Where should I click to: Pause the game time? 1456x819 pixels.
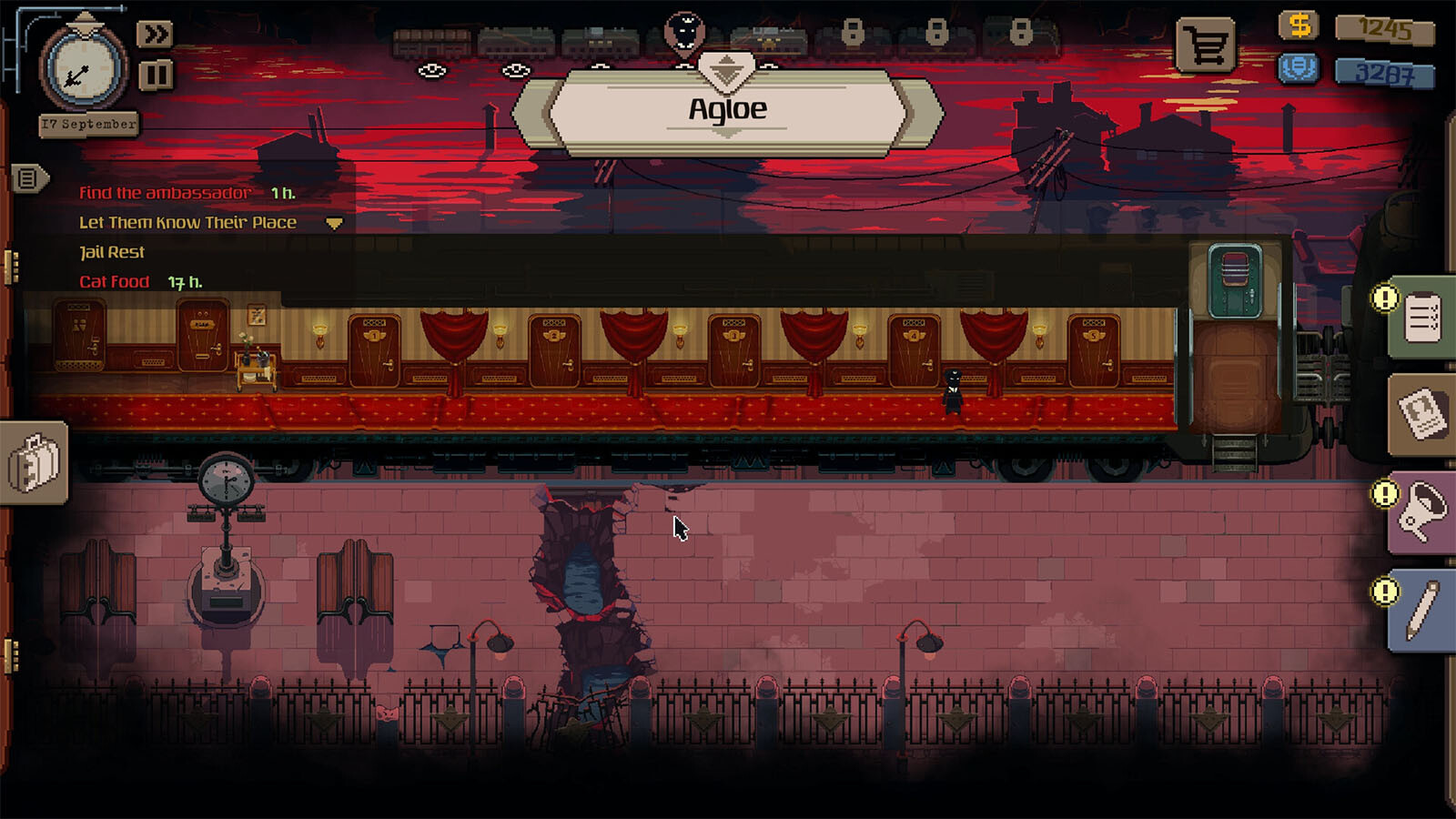click(x=155, y=75)
